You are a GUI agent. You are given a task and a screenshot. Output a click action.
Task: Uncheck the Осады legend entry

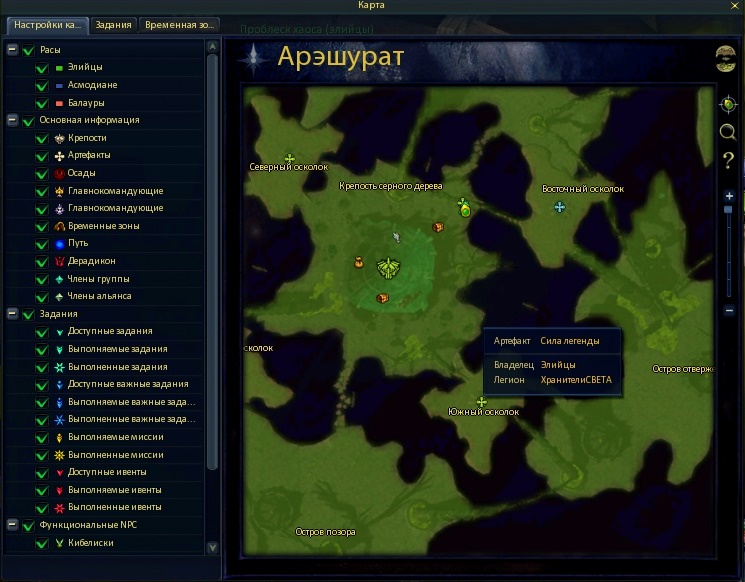coord(42,173)
